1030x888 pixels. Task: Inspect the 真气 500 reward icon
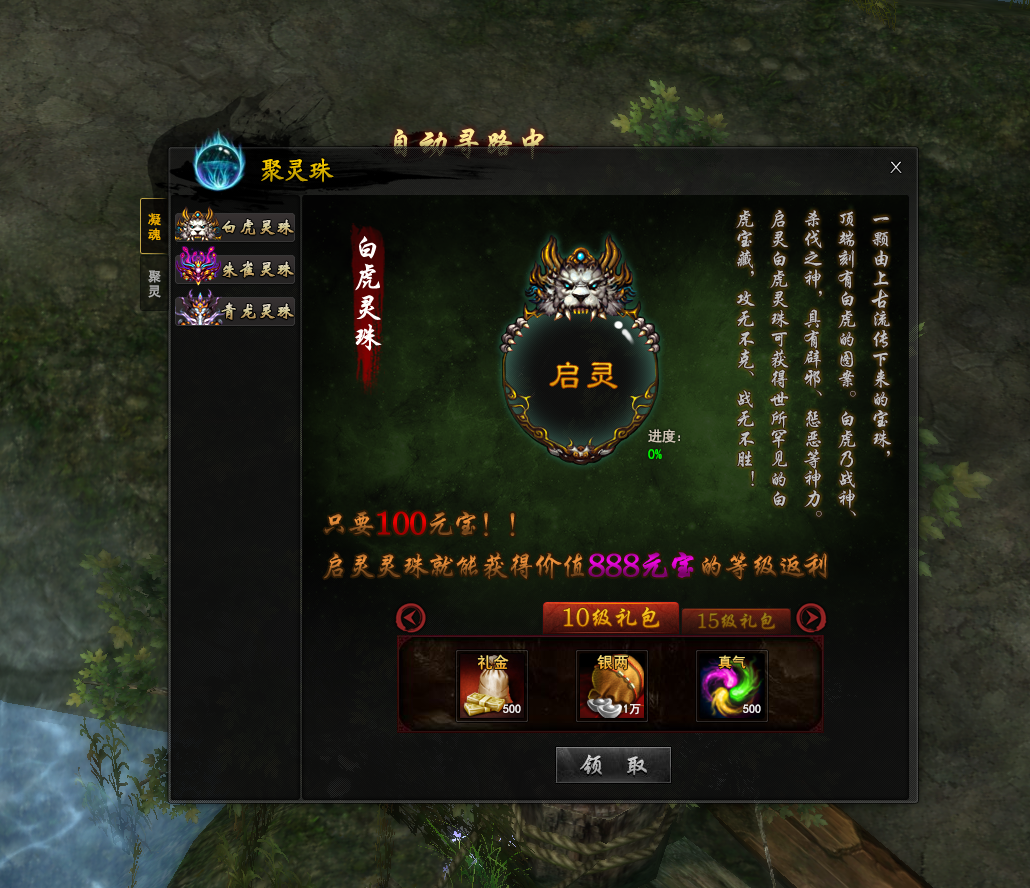tap(732, 686)
